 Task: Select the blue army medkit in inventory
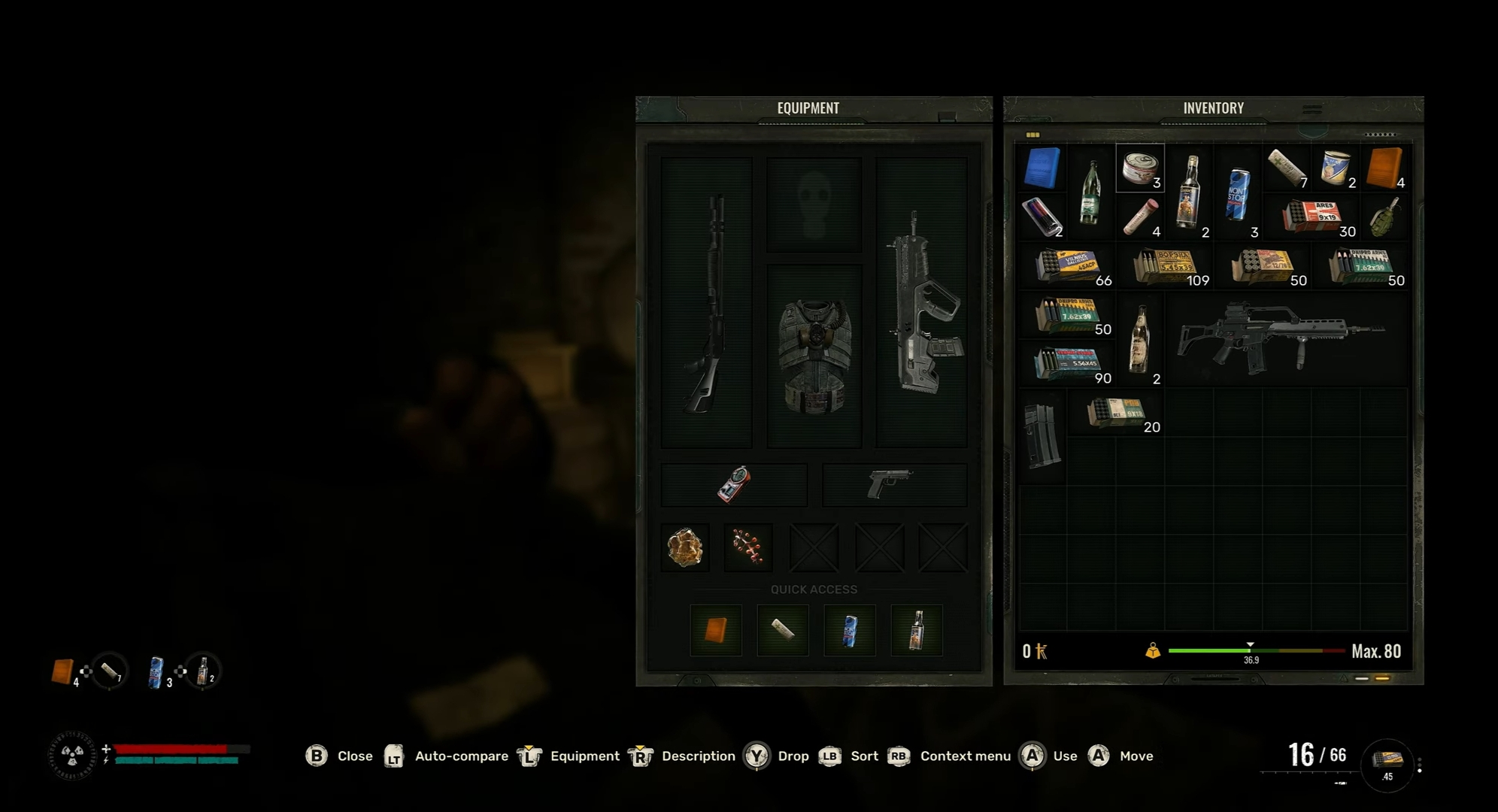1042,168
